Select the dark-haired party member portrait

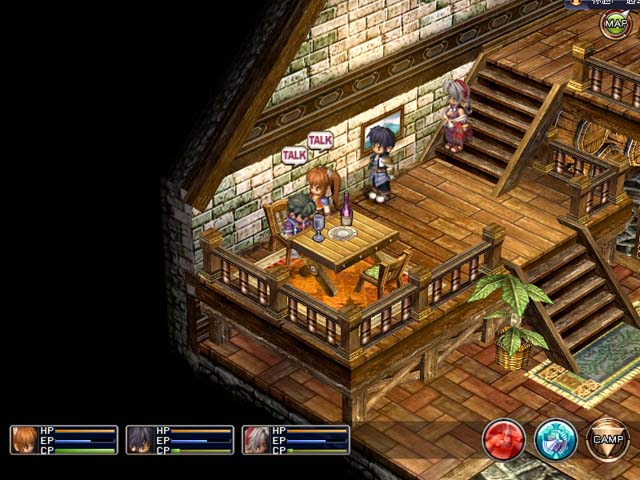(x=140, y=440)
